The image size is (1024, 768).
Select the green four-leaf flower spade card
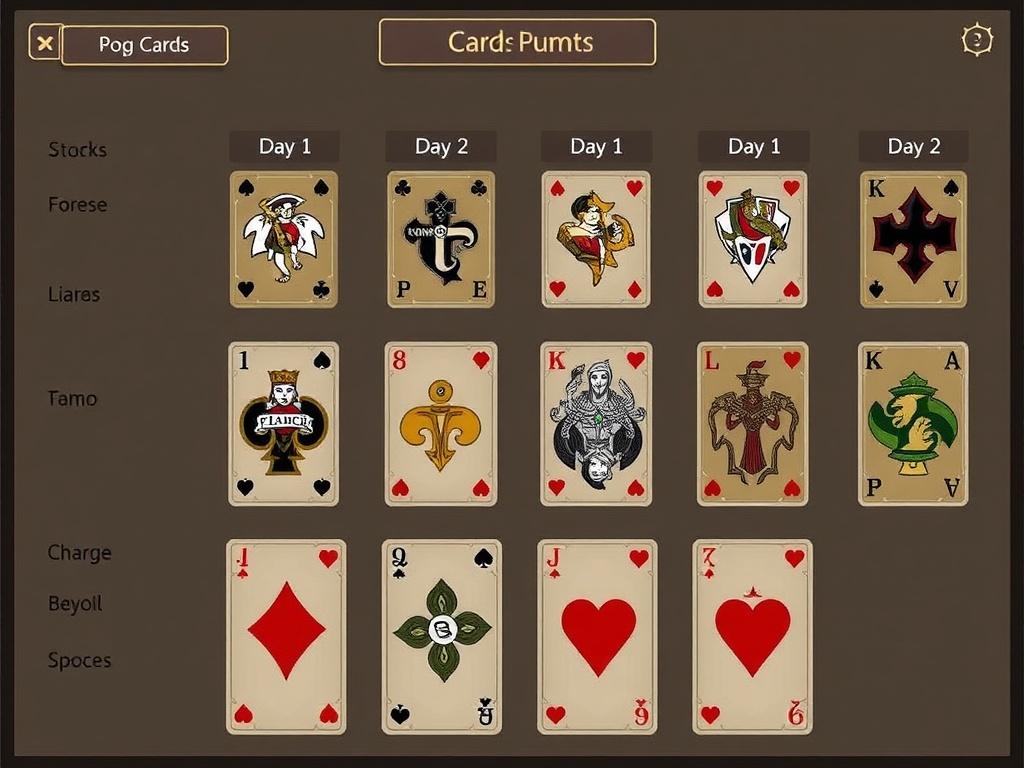click(442, 637)
